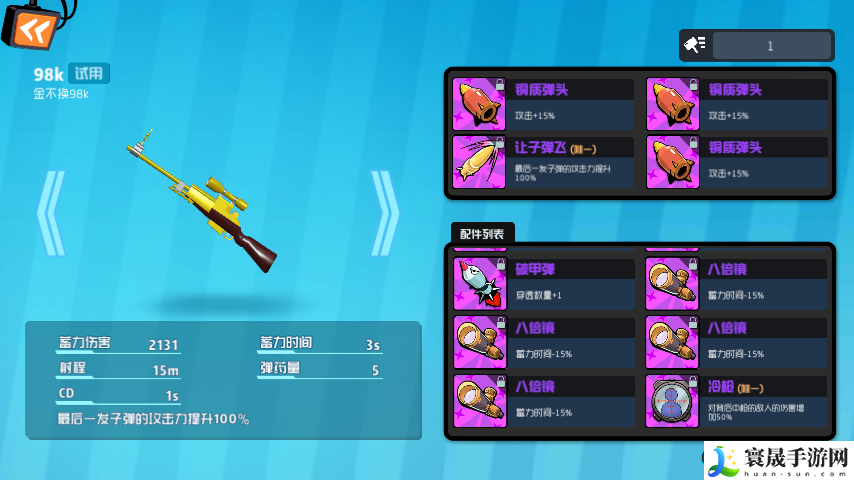The width and height of the screenshot is (854, 480).
Task: Pick the 冷枪 target attachment
Action: [739, 400]
